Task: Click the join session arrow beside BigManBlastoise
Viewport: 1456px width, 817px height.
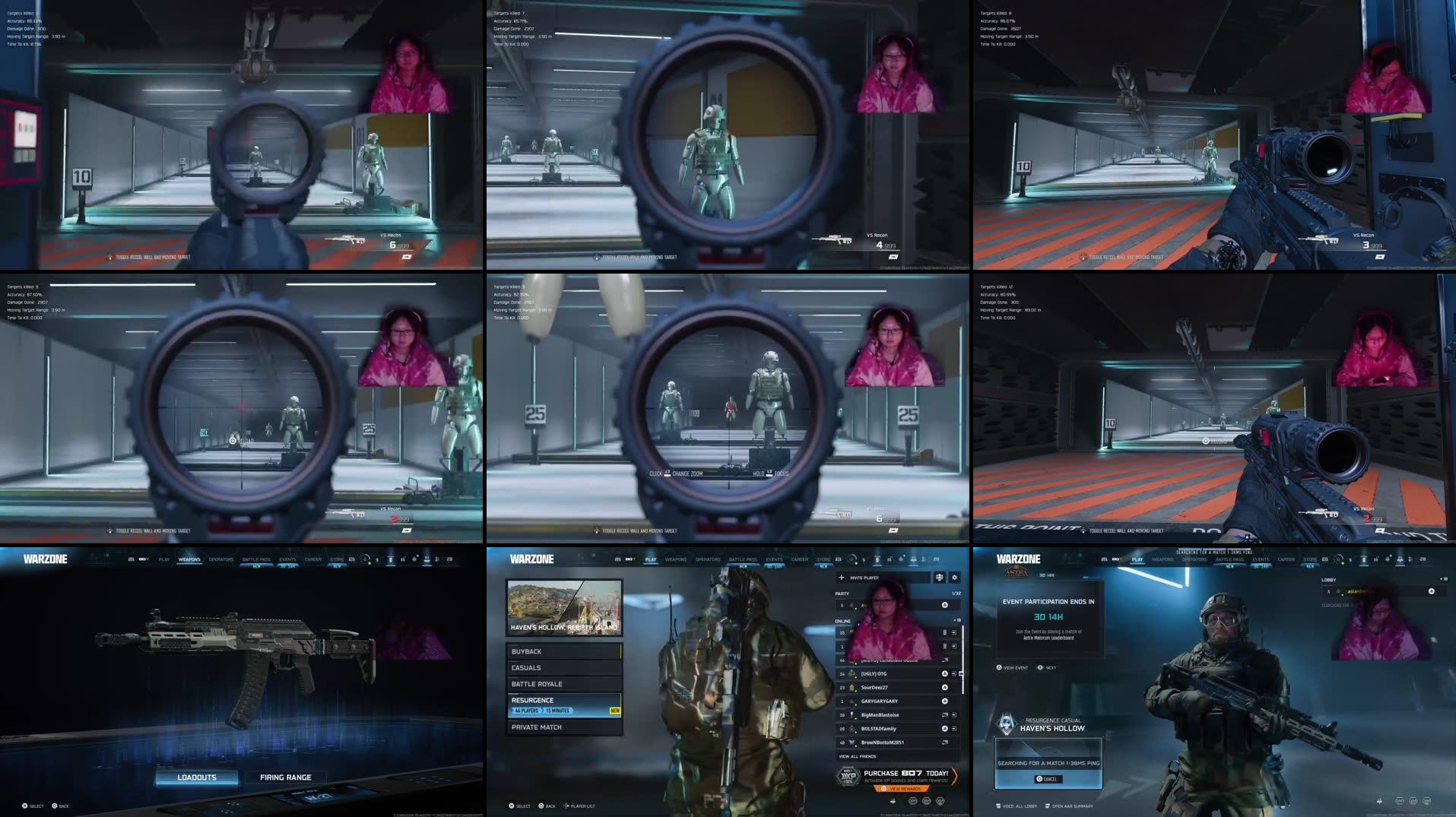Action: tap(955, 715)
